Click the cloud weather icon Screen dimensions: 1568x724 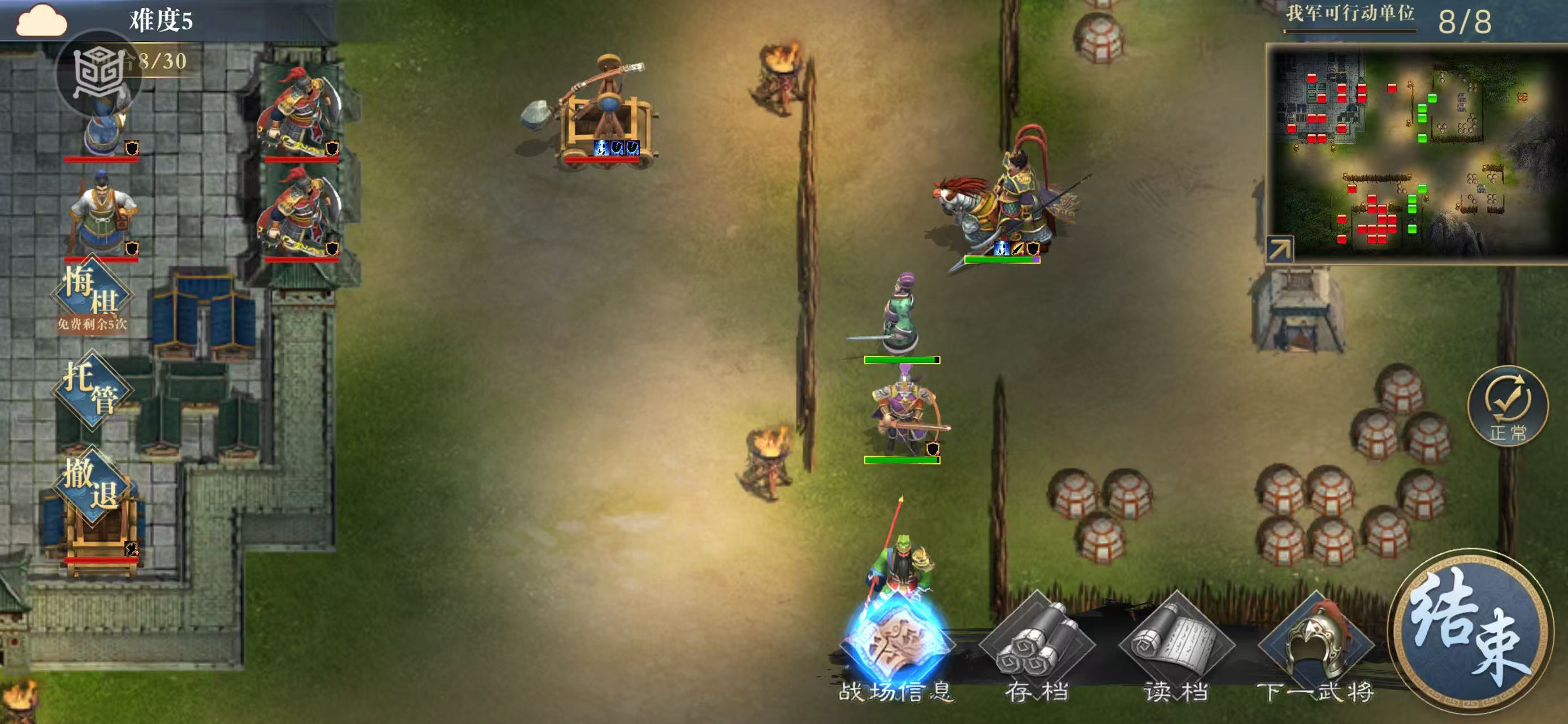pyautogui.click(x=41, y=20)
